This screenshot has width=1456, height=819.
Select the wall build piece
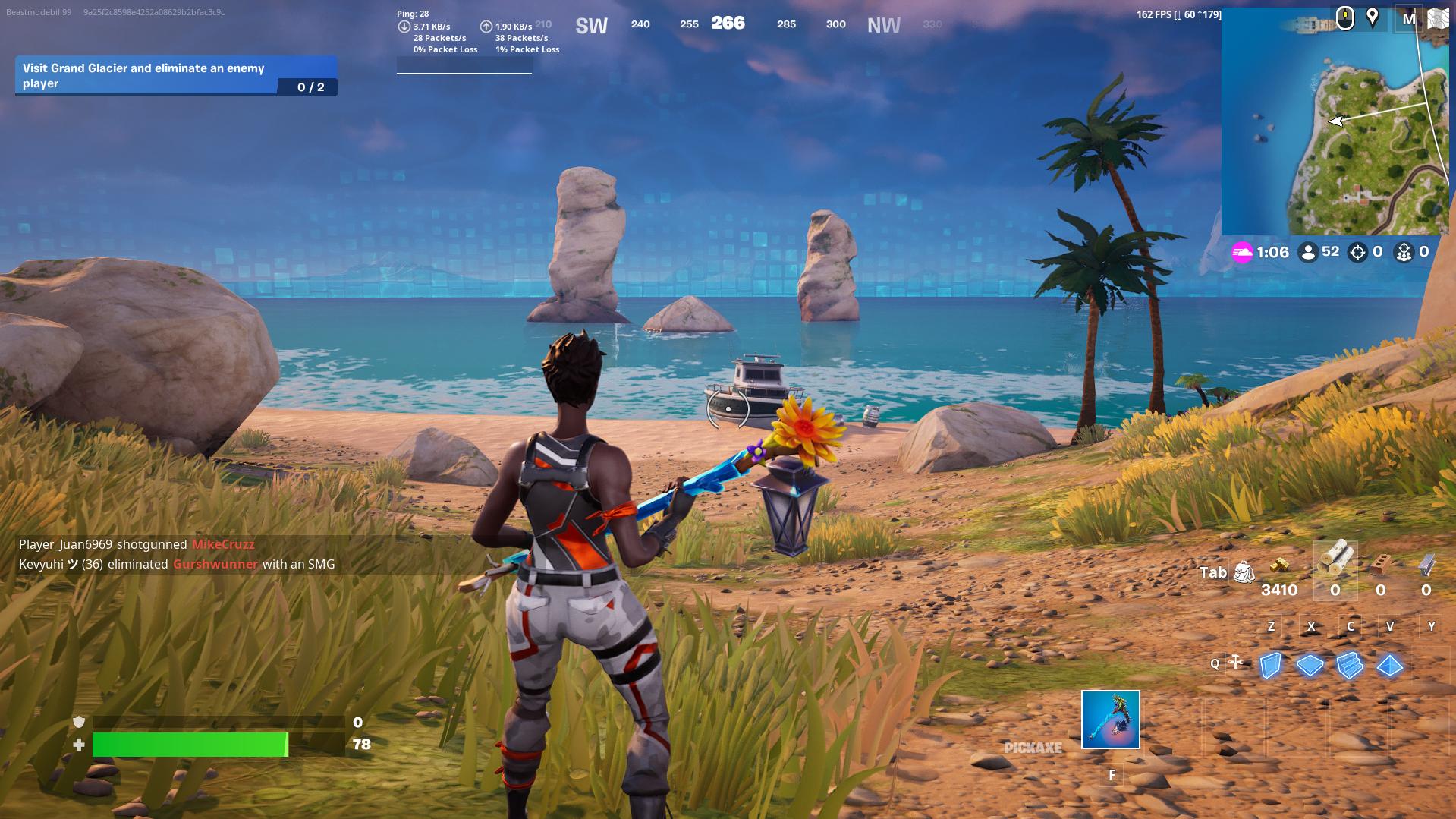pyautogui.click(x=1270, y=666)
